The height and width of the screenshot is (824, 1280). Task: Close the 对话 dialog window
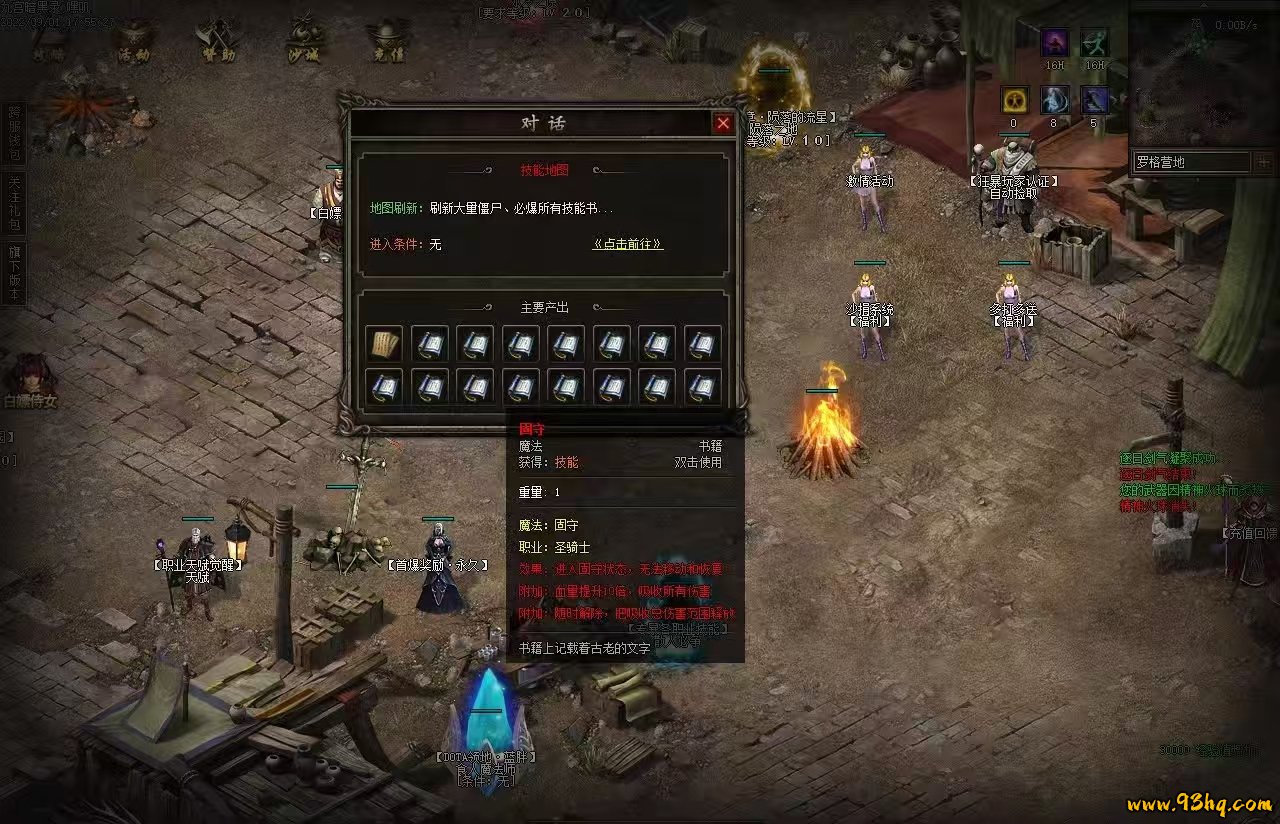pos(723,123)
